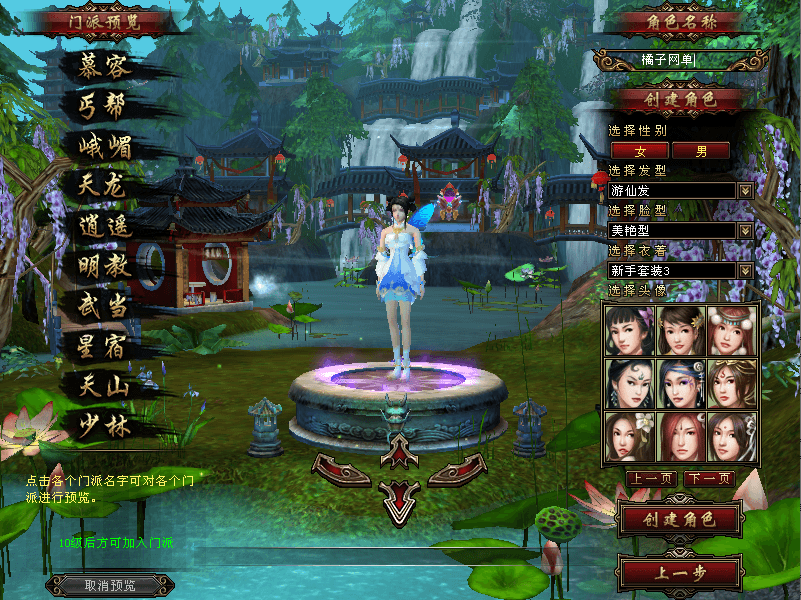Select female gender 女
The width and height of the screenshot is (801, 600).
coord(639,151)
